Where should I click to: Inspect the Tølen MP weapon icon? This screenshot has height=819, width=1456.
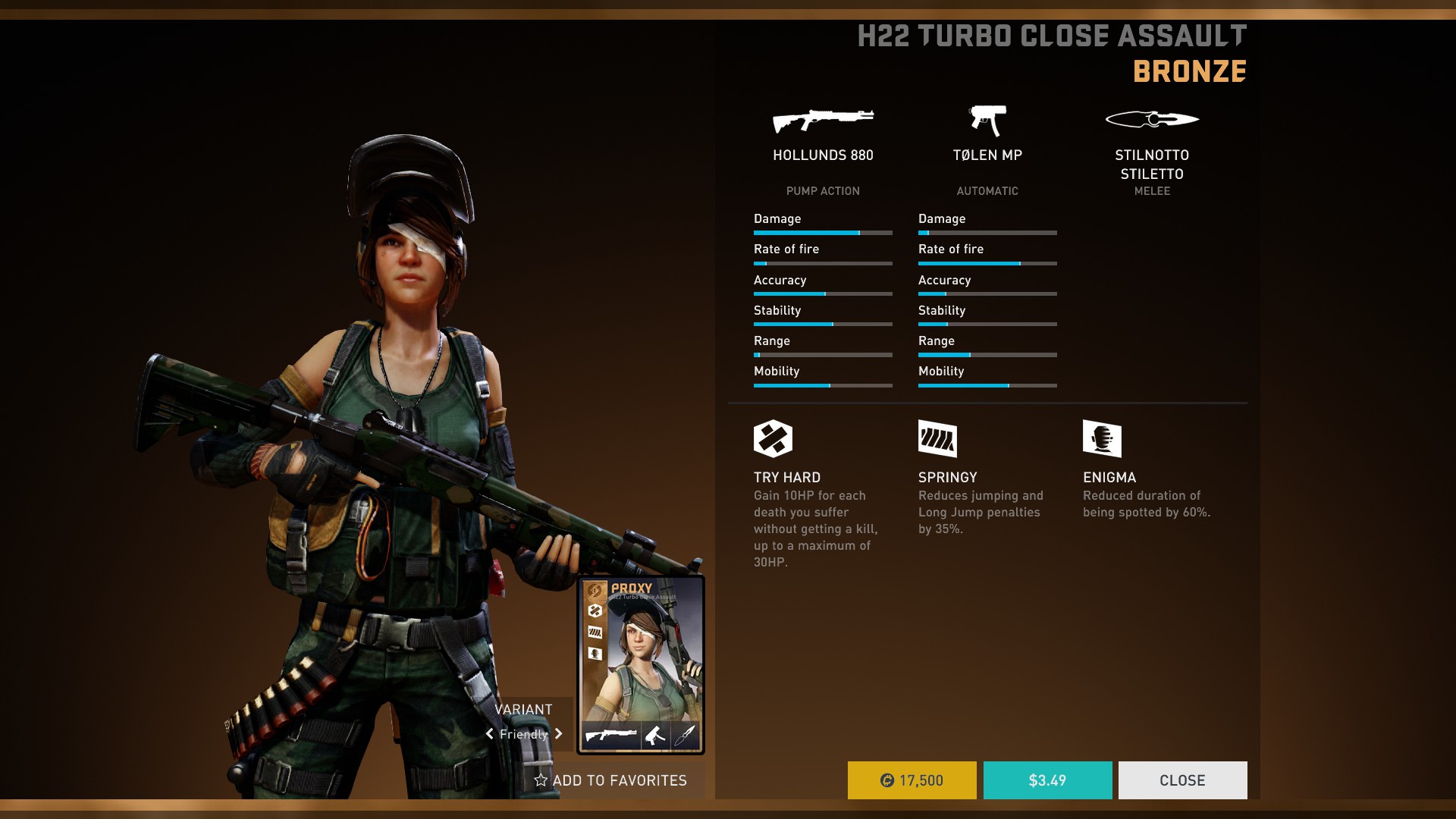987,120
